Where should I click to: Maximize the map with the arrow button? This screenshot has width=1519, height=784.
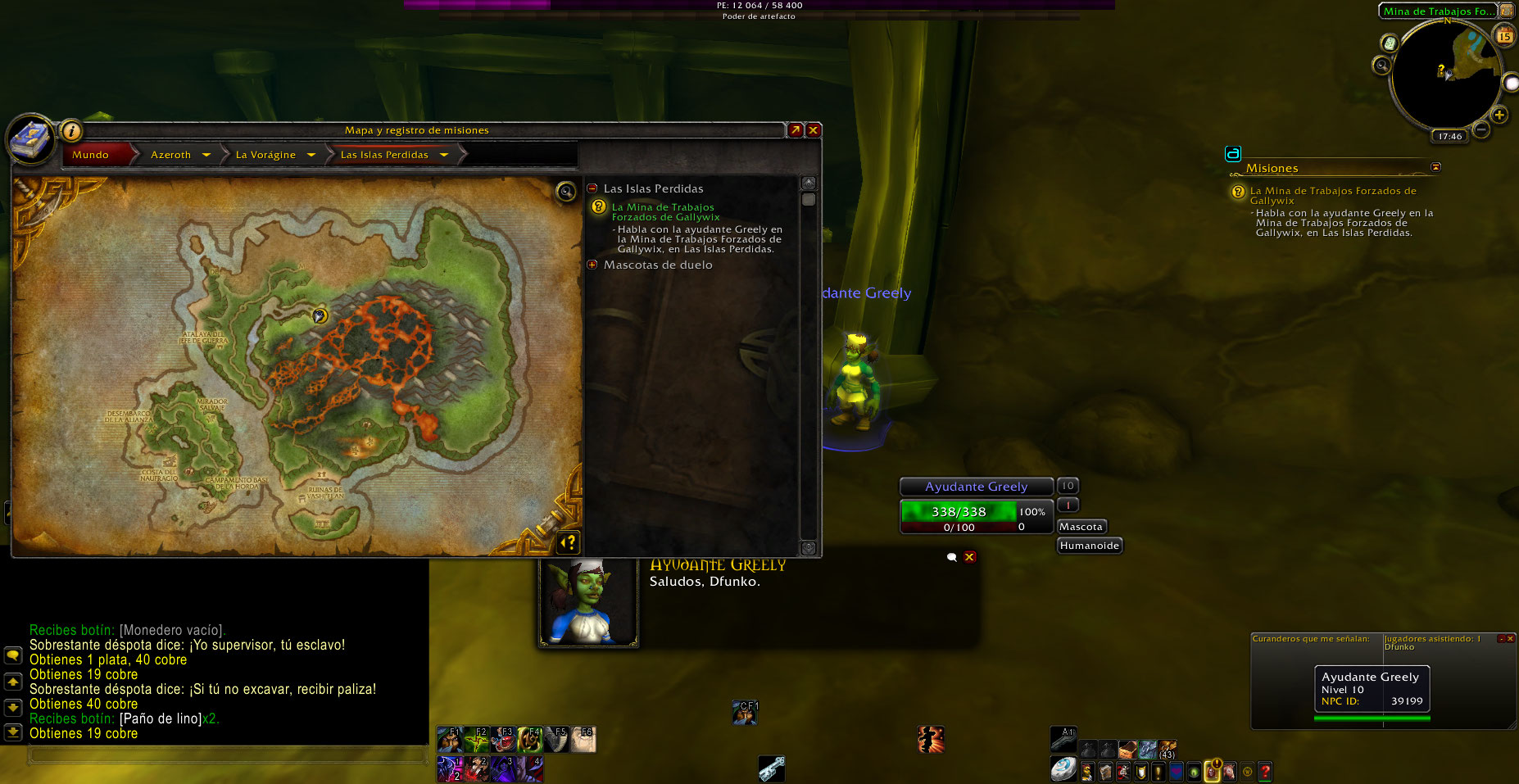click(795, 130)
